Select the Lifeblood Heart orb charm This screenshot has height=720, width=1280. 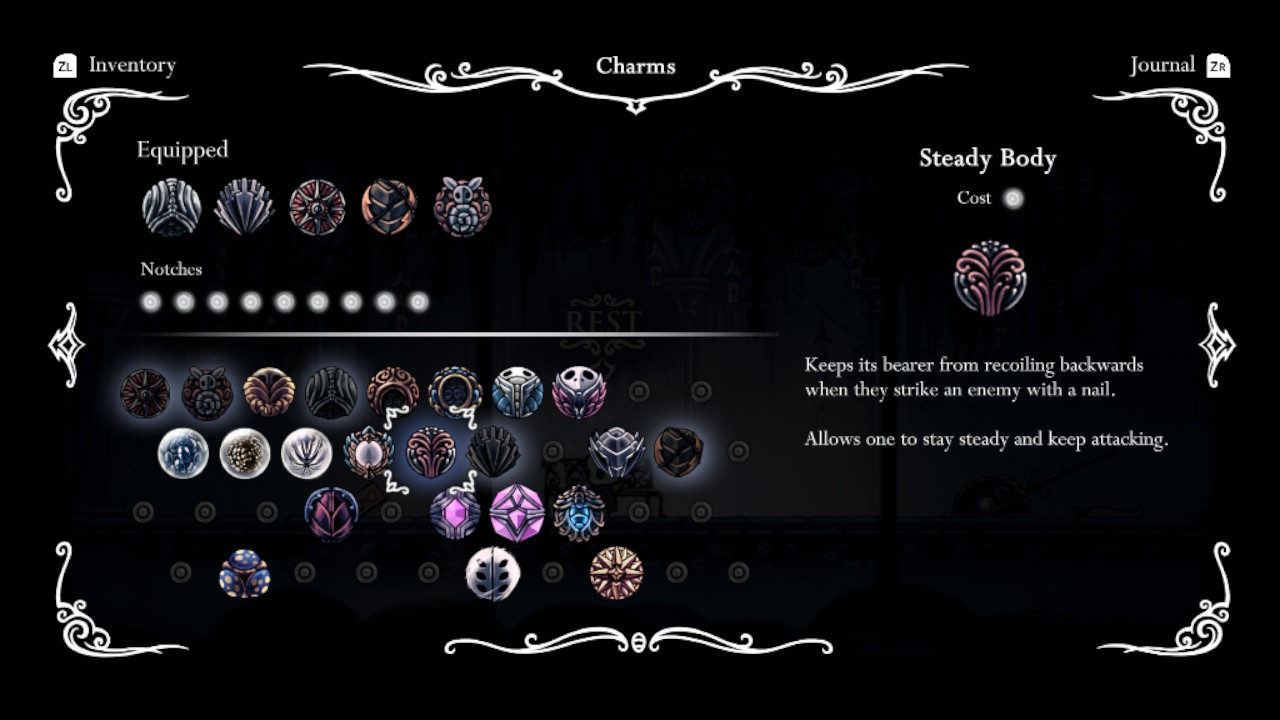pyautogui.click(x=183, y=453)
